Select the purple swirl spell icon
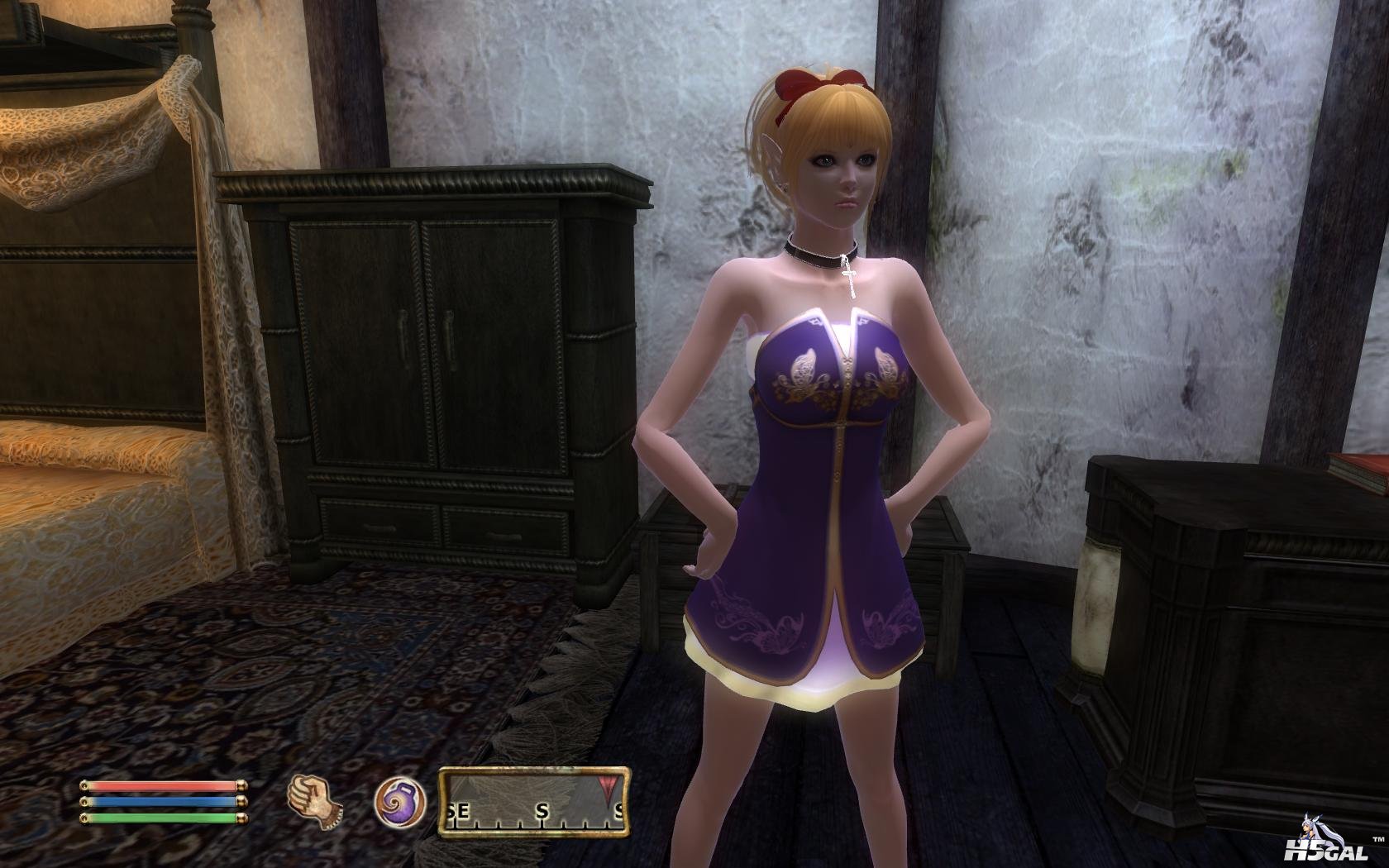Image resolution: width=1389 pixels, height=868 pixels. pyautogui.click(x=400, y=802)
